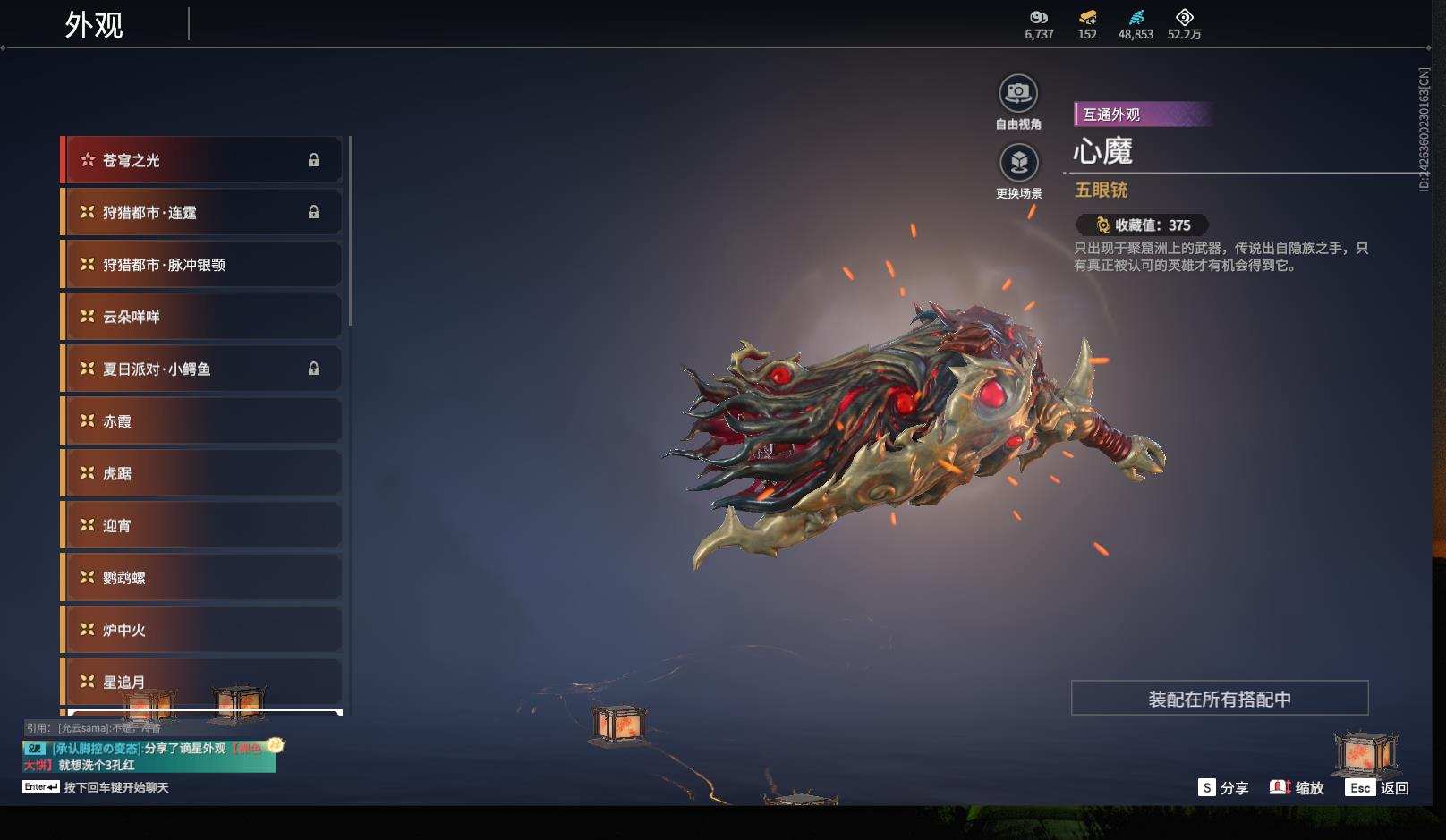
Task: Select the 苍穹之光 skin entry
Action: 201,160
